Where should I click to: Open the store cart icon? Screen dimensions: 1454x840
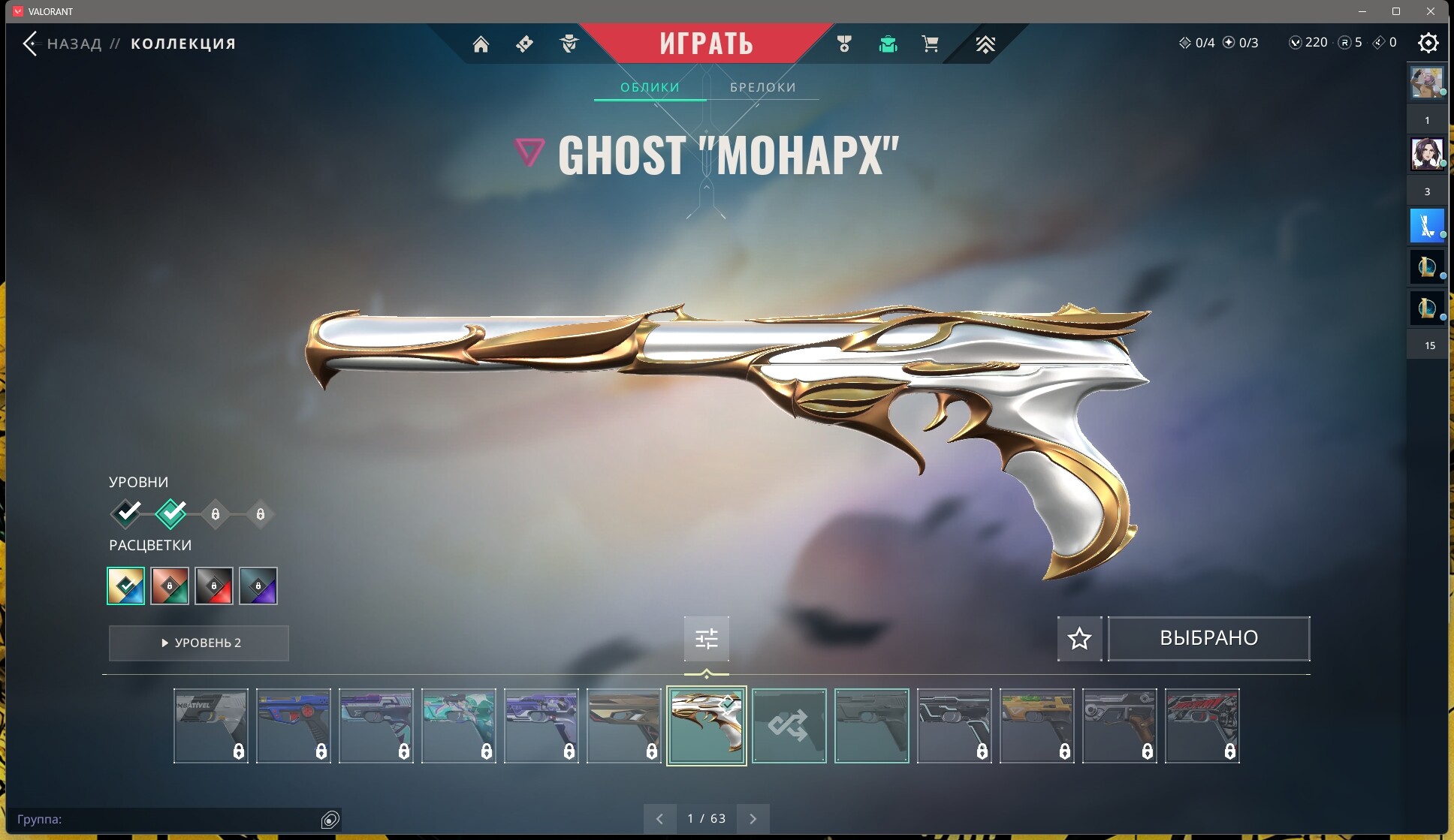930,44
